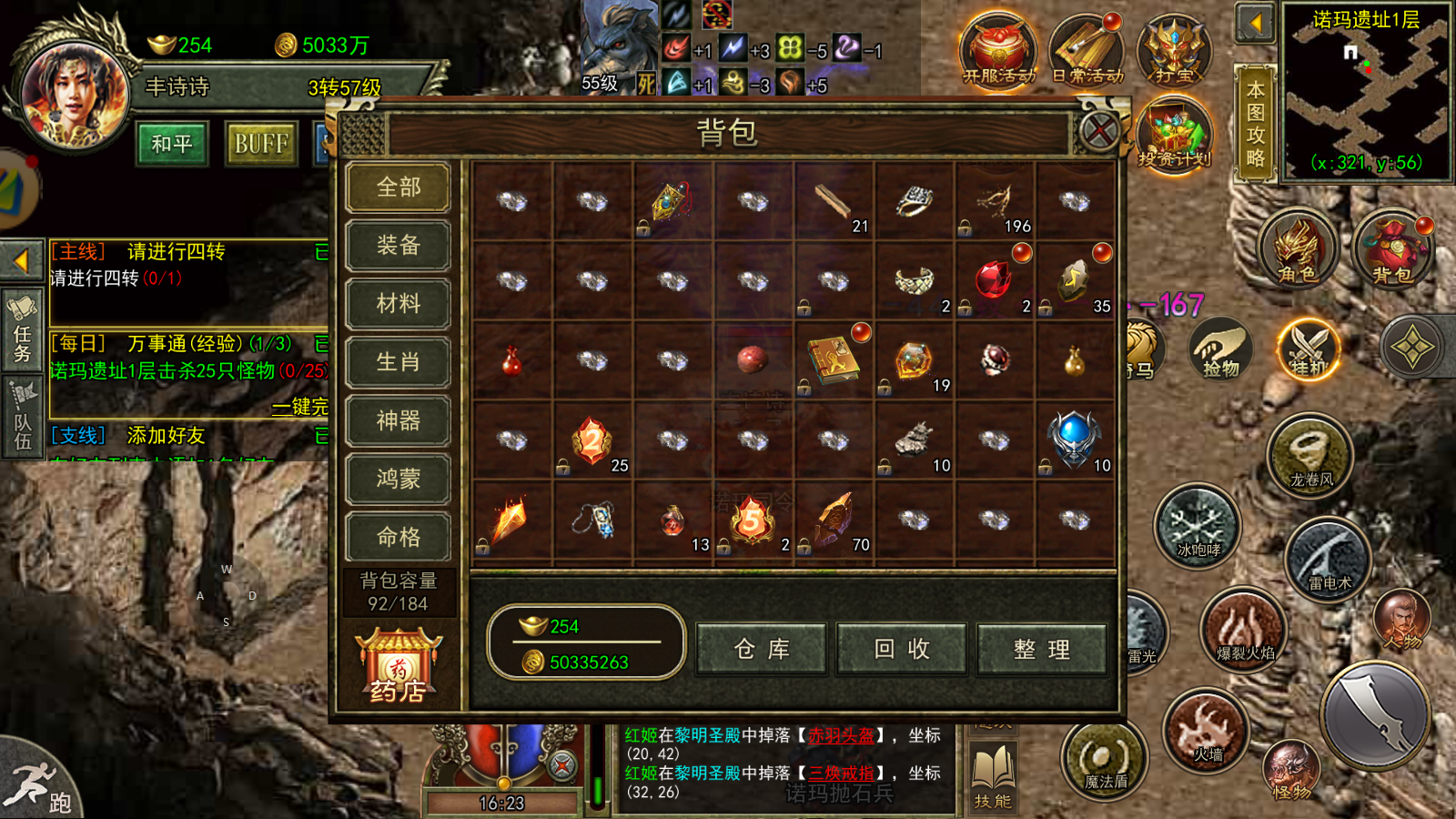
Task: Click the 诺玛遗址1层 minimap
Action: point(1365,91)
